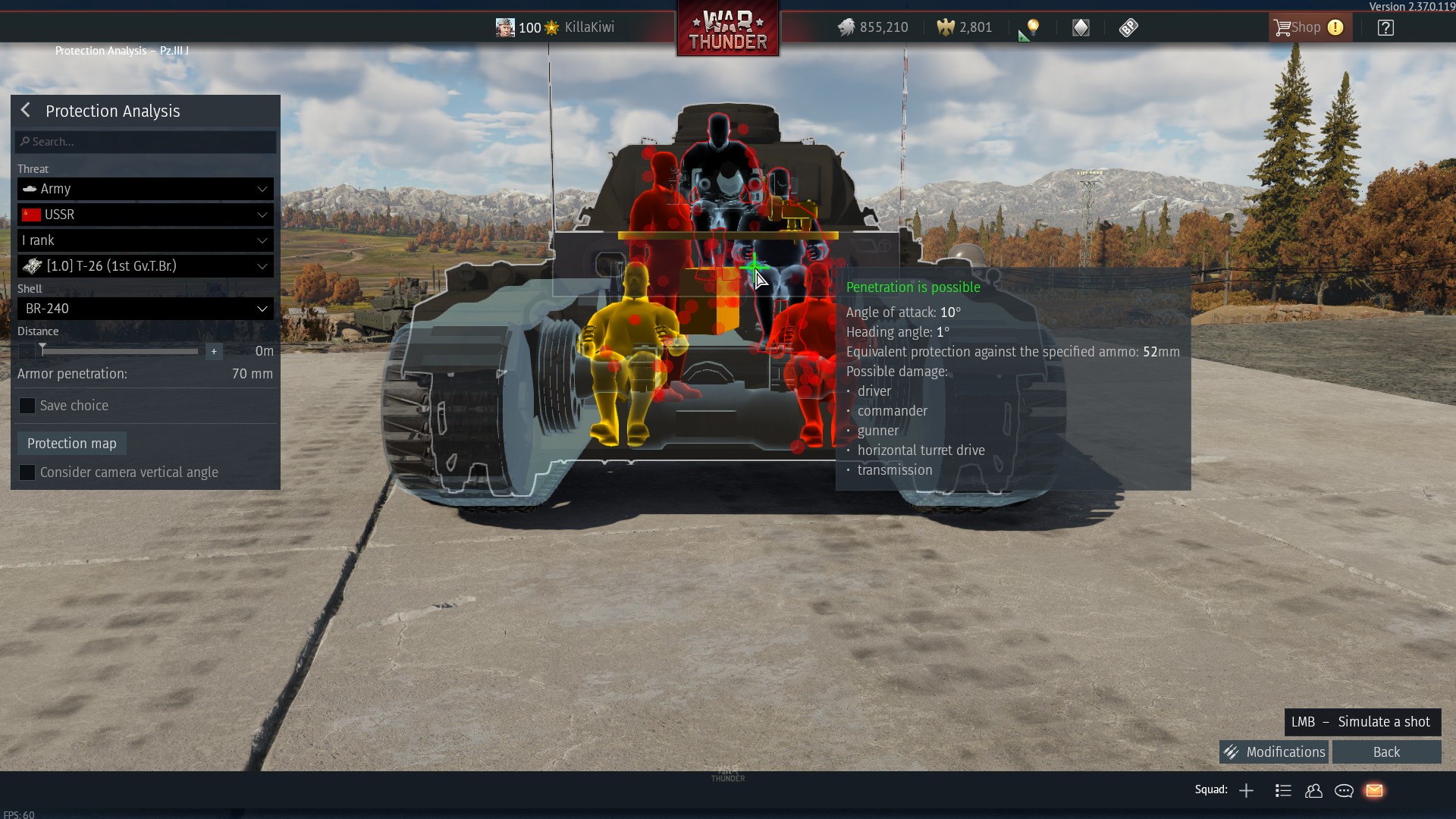Viewport: 1456px width, 819px height.
Task: Click the Protection map button
Action: pyautogui.click(x=71, y=443)
